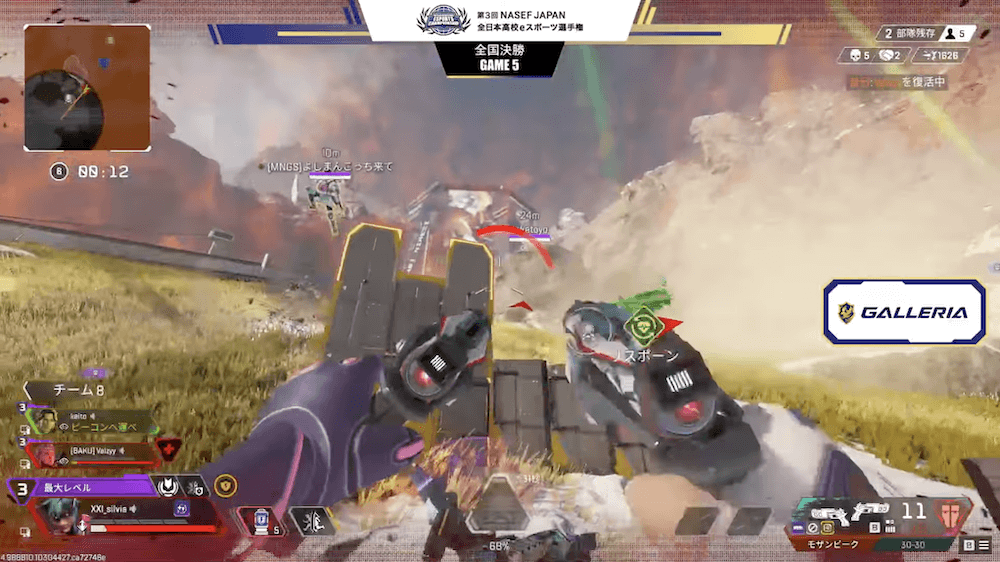
Task: Click the circular minimap
Action: (86, 87)
